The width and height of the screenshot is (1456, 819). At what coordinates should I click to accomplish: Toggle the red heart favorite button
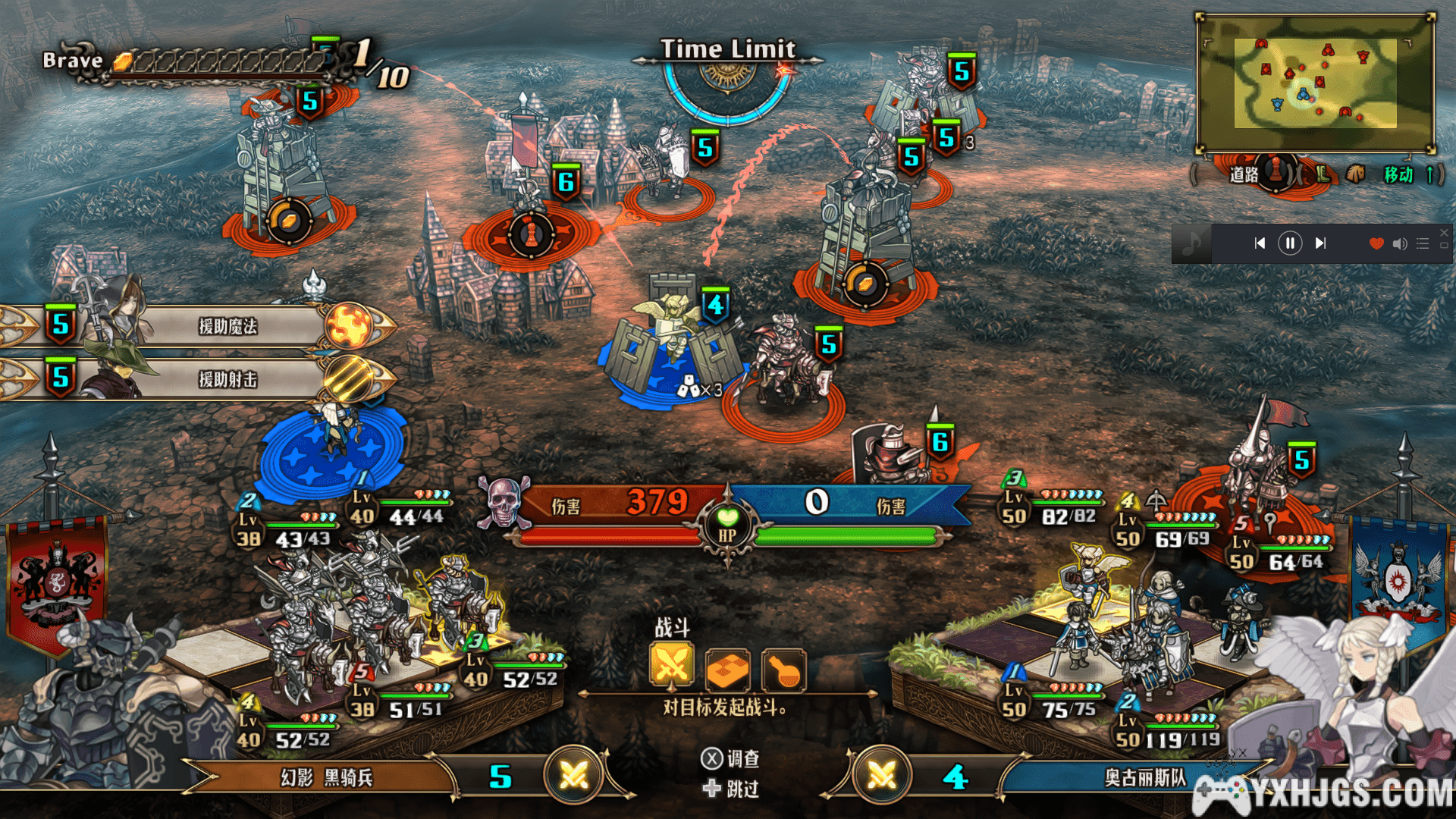(x=1376, y=243)
